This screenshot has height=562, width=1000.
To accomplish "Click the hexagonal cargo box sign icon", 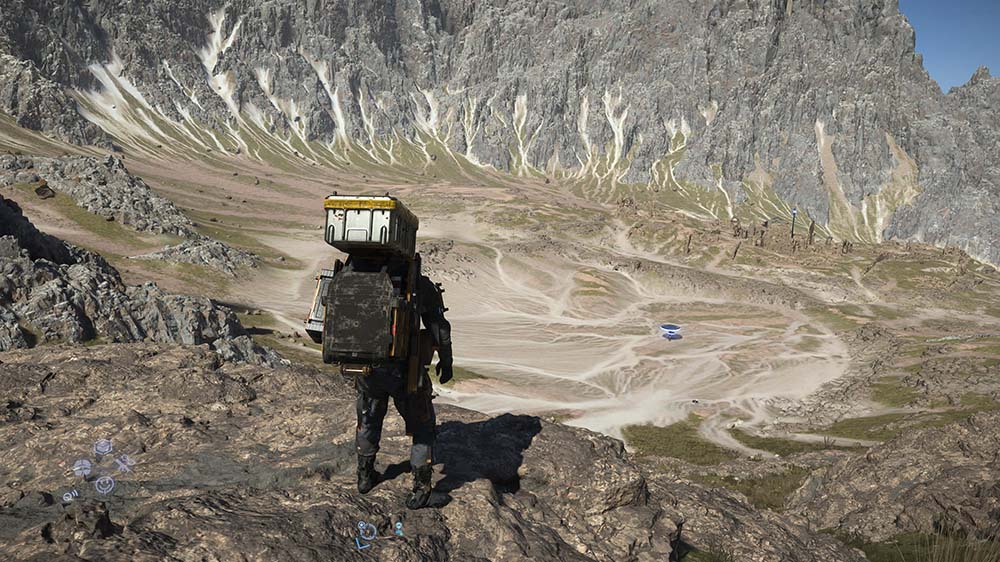I will pyautogui.click(x=102, y=447).
